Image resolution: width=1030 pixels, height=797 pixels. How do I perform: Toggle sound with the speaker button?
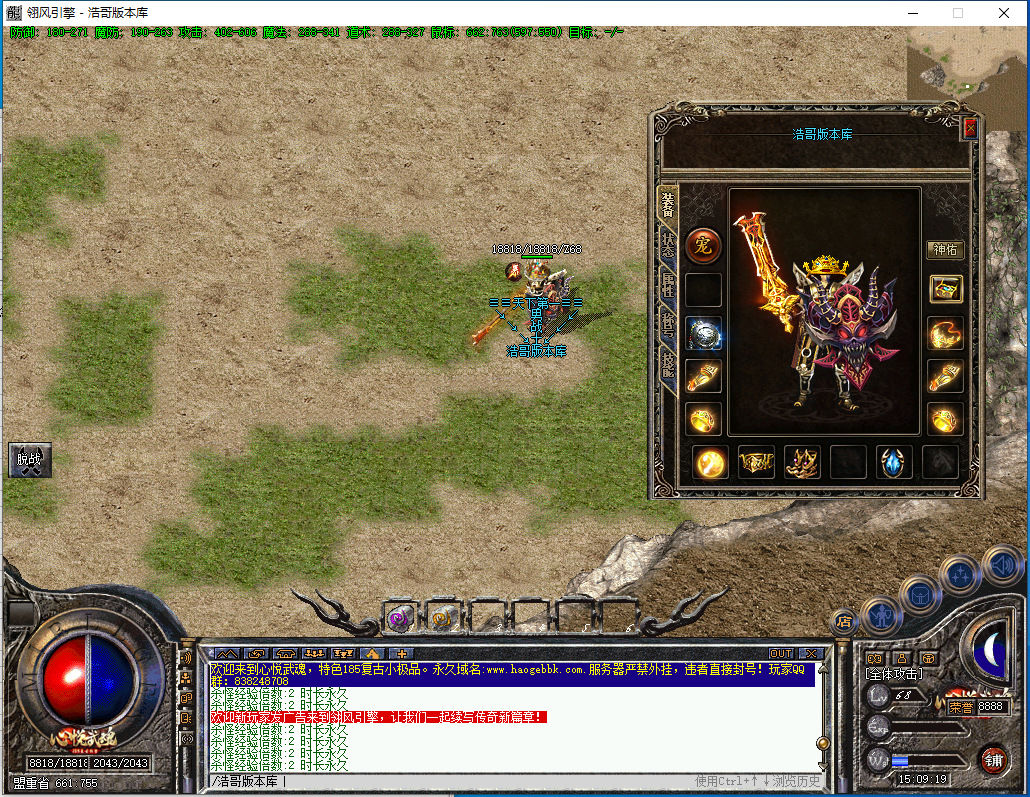tap(1001, 564)
